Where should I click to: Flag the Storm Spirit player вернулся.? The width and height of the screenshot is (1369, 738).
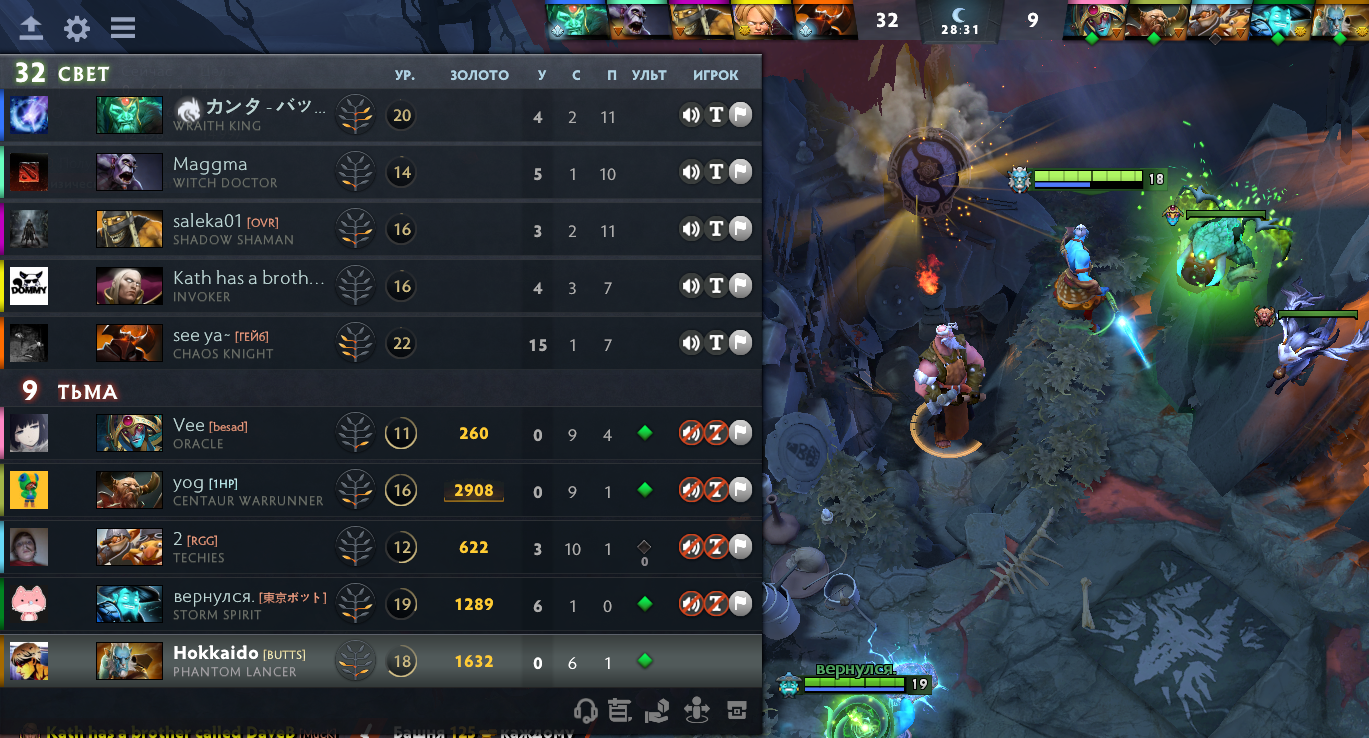pos(740,604)
